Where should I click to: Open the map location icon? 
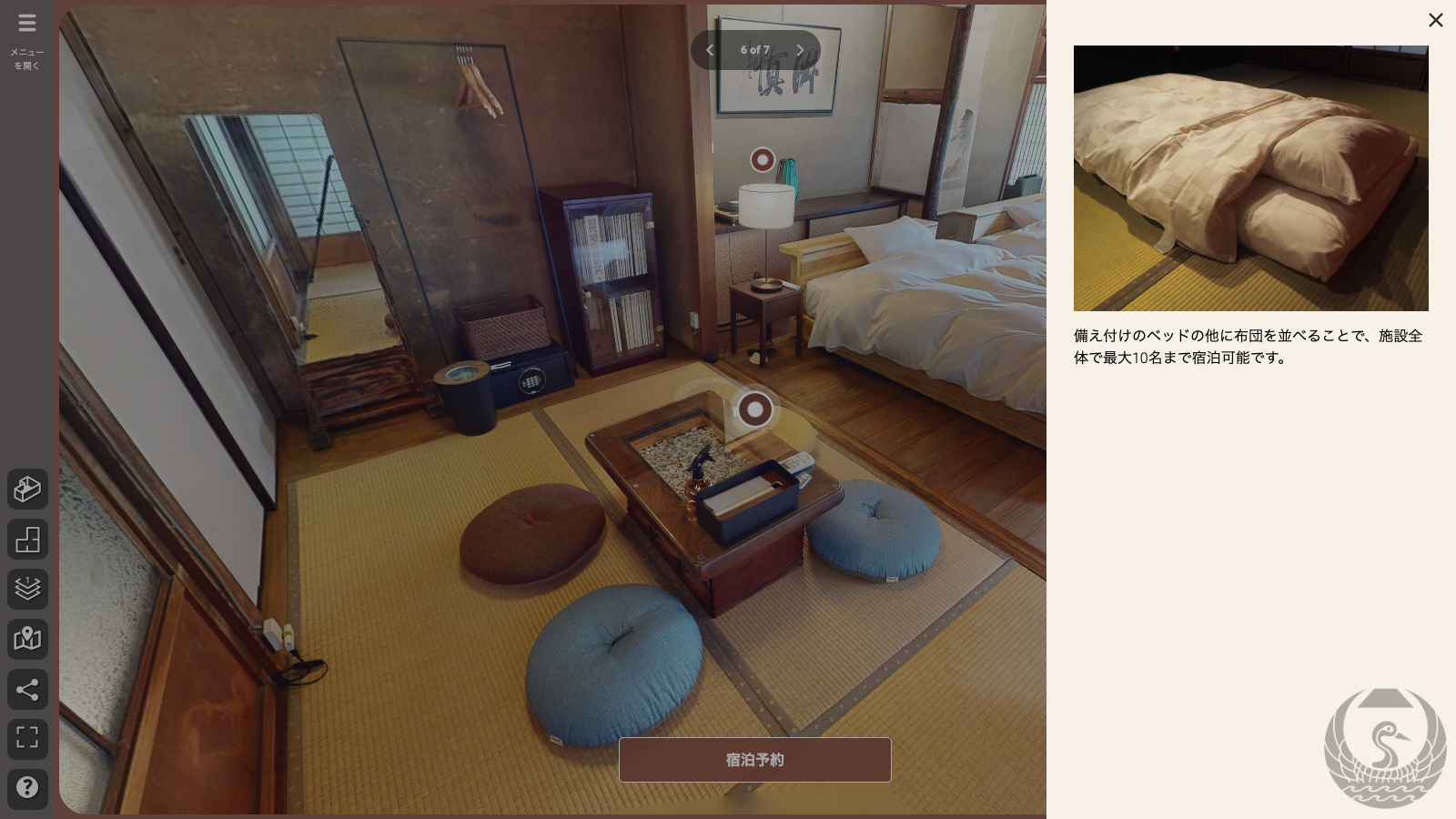click(x=27, y=639)
